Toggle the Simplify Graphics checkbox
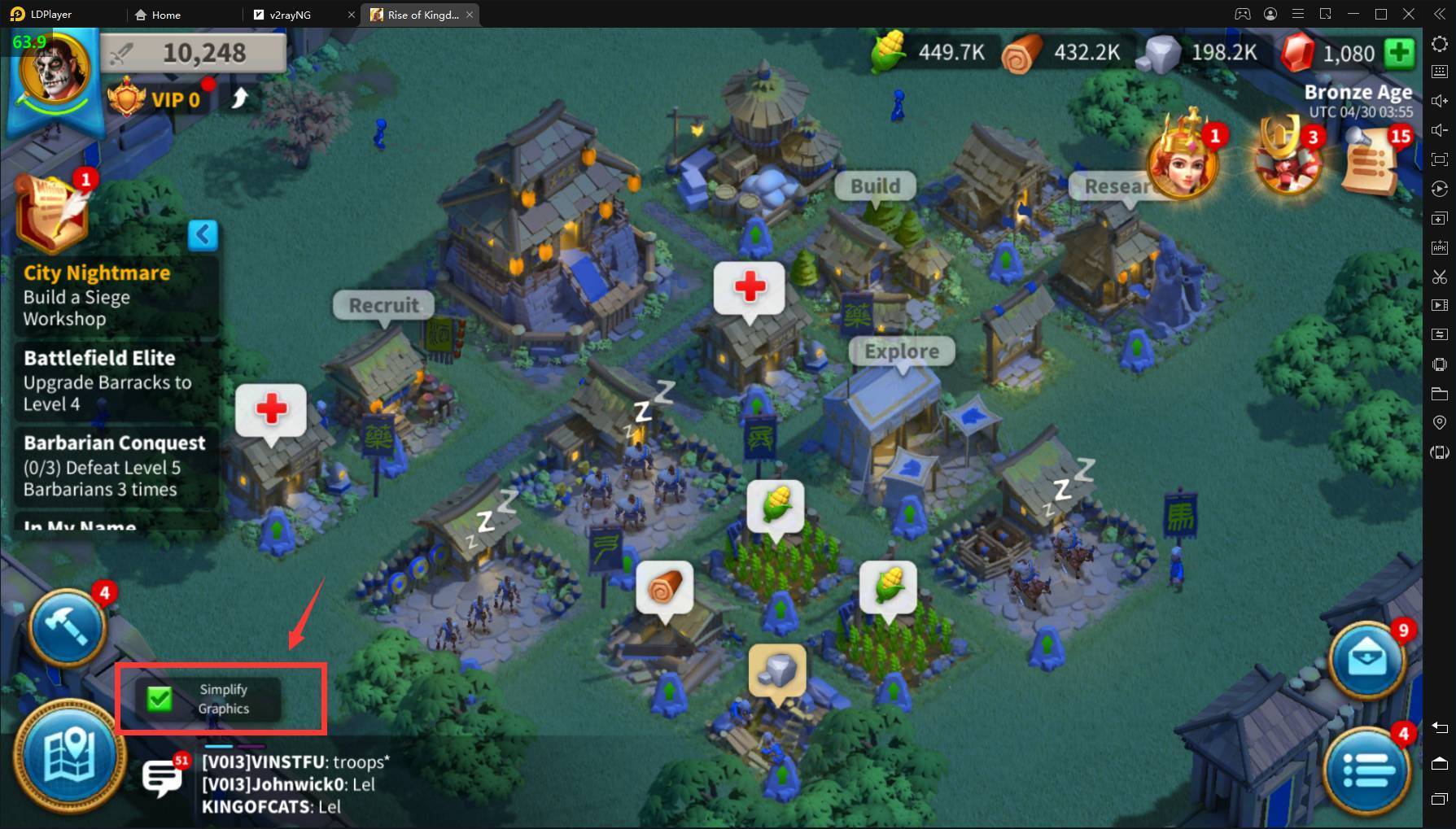This screenshot has width=1456, height=829. [x=160, y=699]
